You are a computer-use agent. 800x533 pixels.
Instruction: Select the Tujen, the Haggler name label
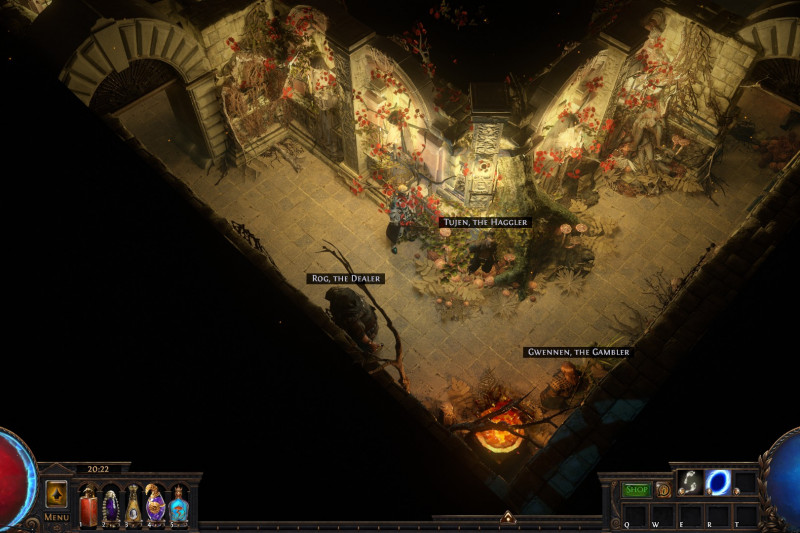[x=484, y=222]
